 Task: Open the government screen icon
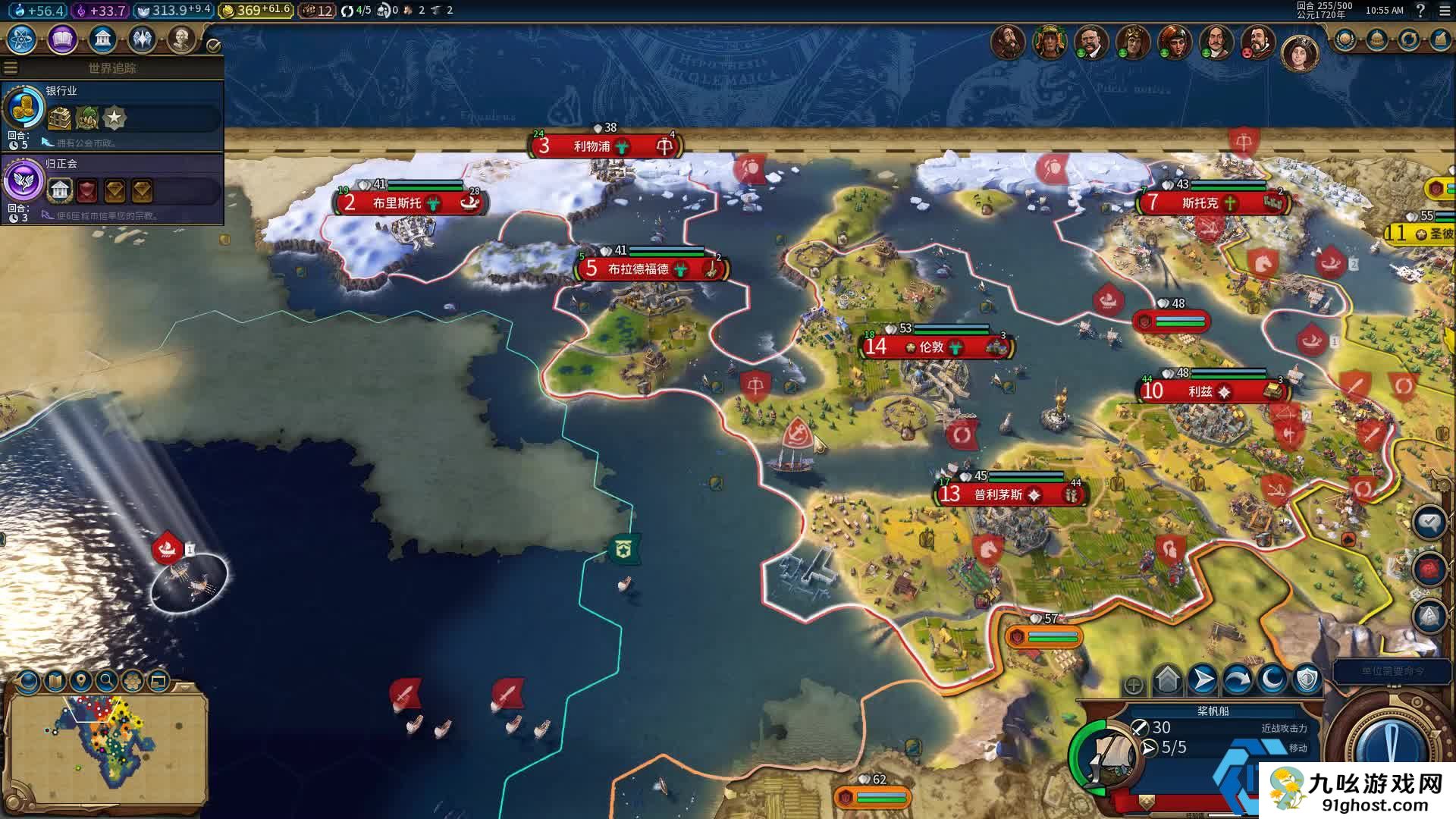[x=102, y=39]
